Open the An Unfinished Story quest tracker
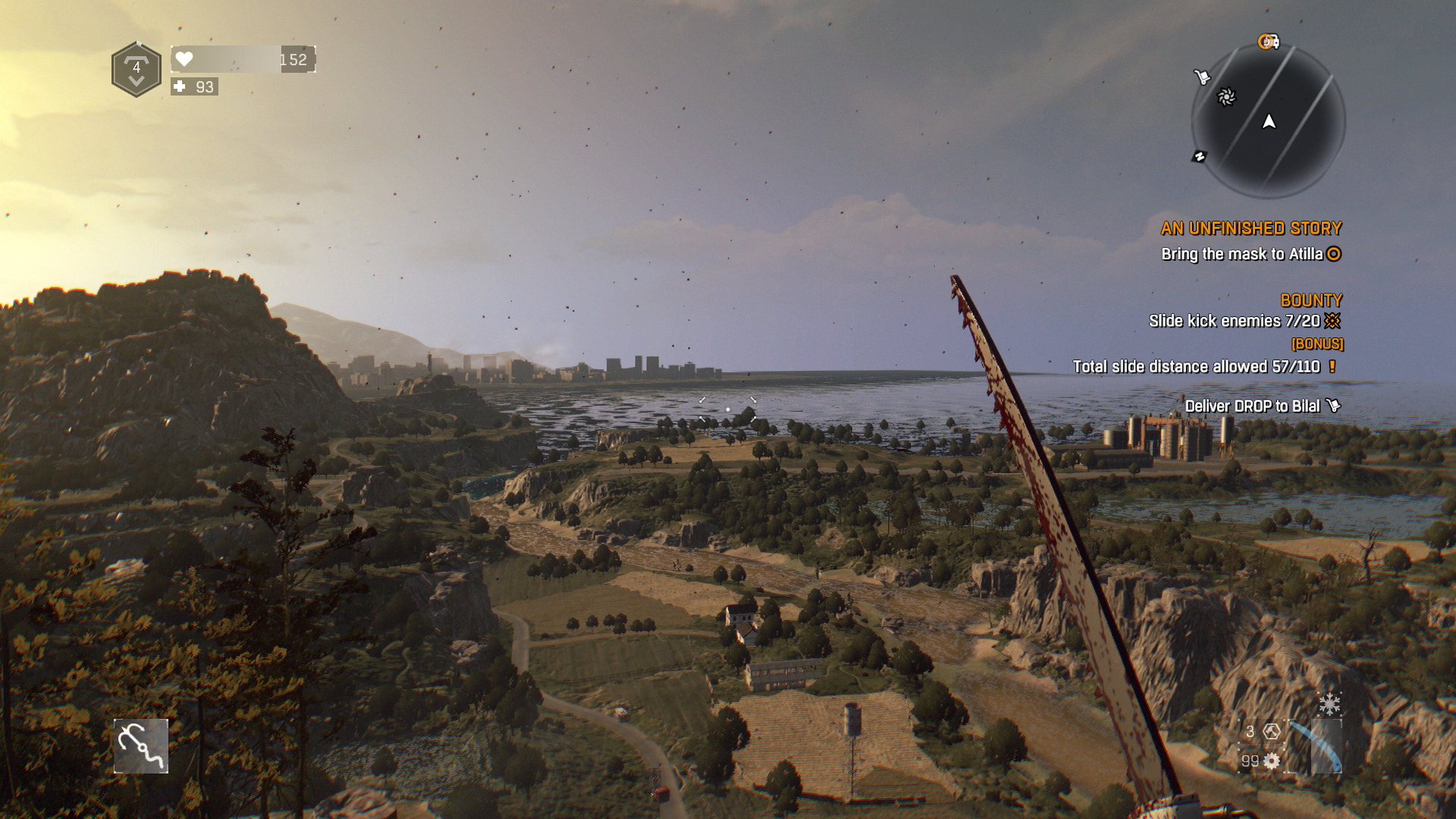Image resolution: width=1456 pixels, height=819 pixels. coord(1250,228)
